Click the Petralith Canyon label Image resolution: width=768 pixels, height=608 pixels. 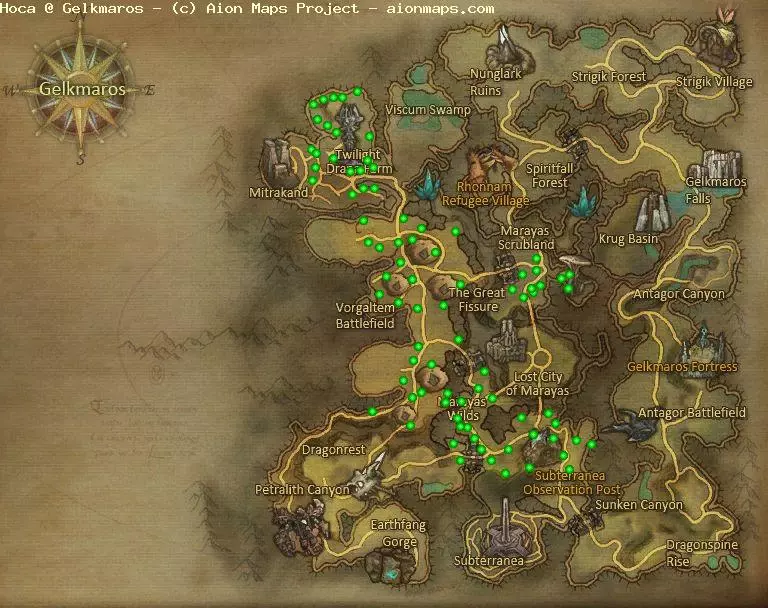[302, 490]
